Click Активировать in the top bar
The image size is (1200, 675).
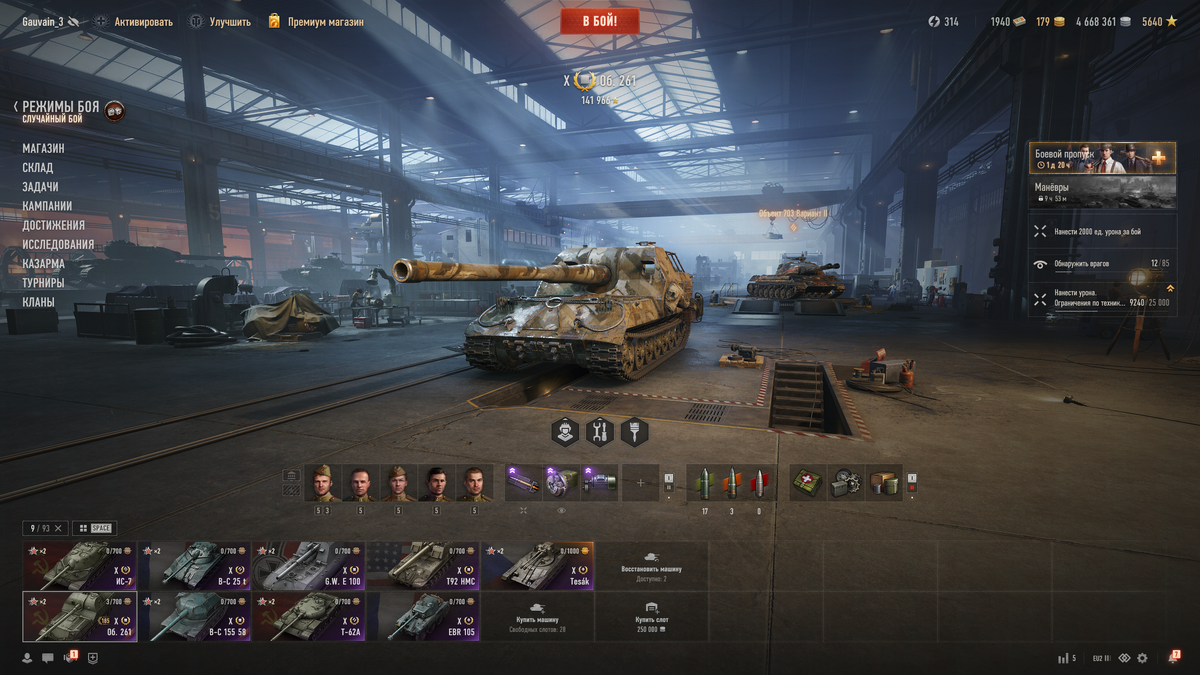pyautogui.click(x=143, y=21)
